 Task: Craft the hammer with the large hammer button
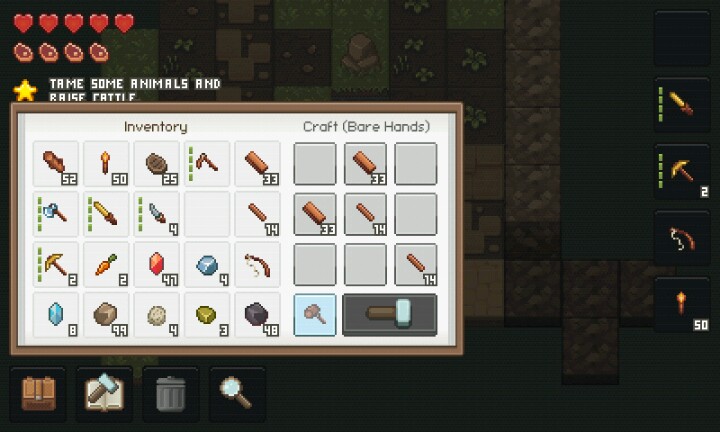(389, 314)
